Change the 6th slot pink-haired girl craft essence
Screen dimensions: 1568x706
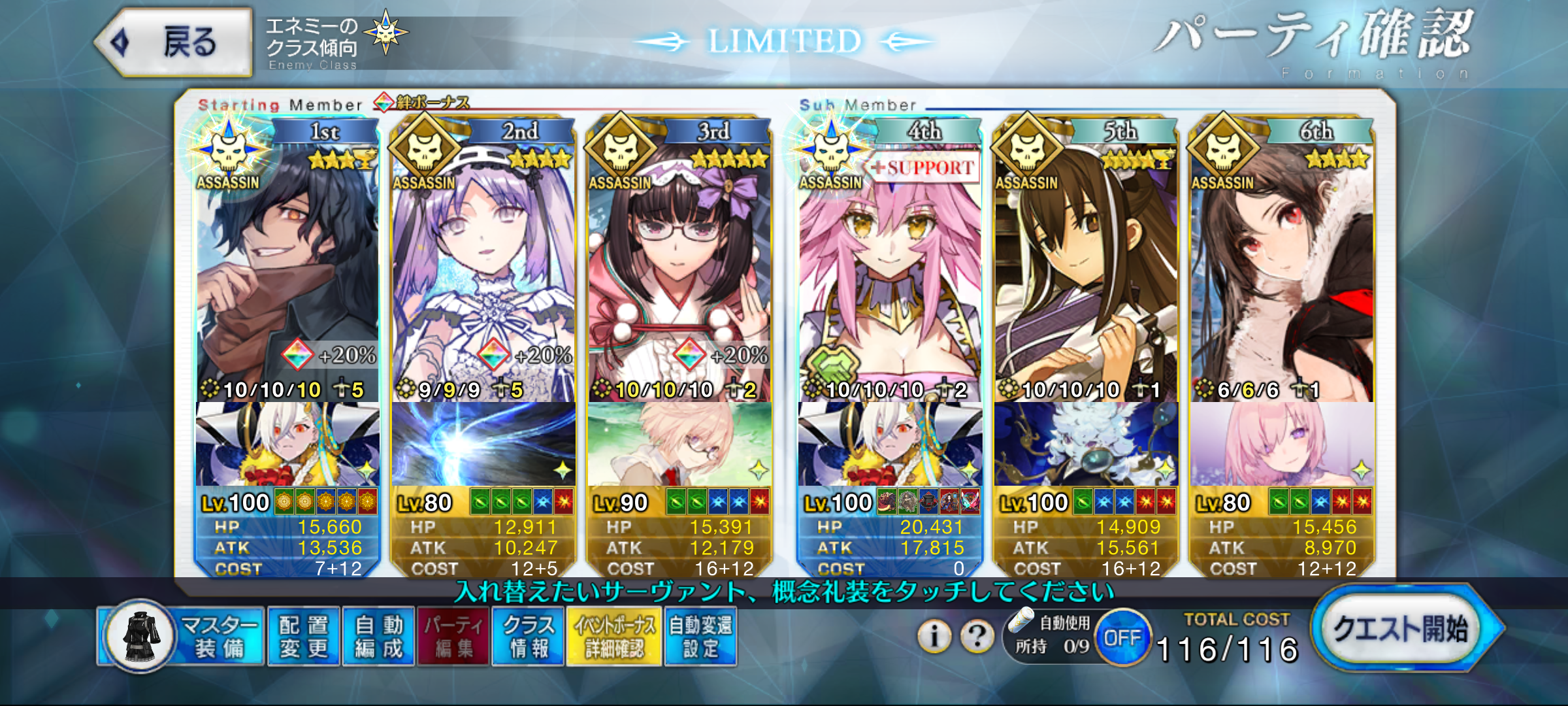click(1282, 445)
